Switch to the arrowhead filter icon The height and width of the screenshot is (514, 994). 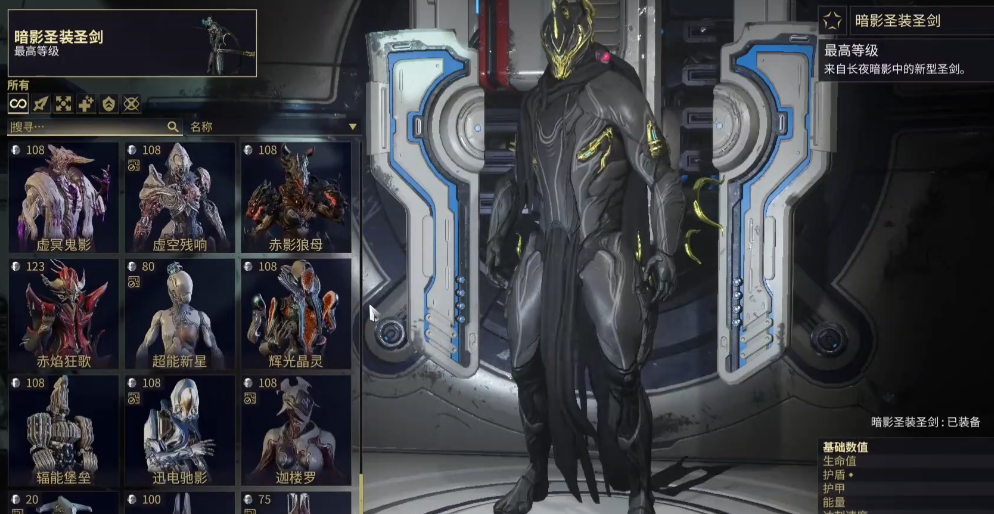pyautogui.click(x=40, y=103)
